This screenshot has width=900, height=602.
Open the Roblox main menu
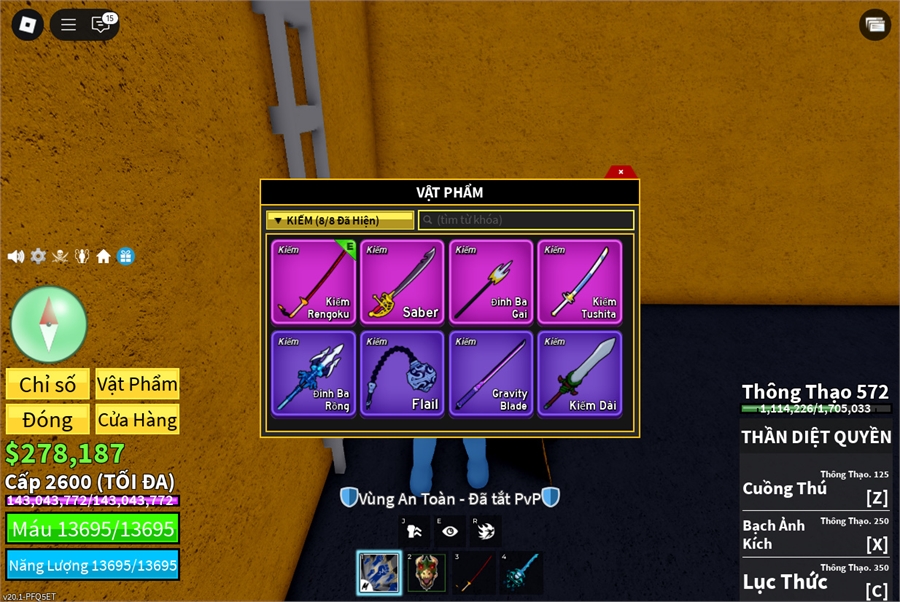tap(27, 25)
